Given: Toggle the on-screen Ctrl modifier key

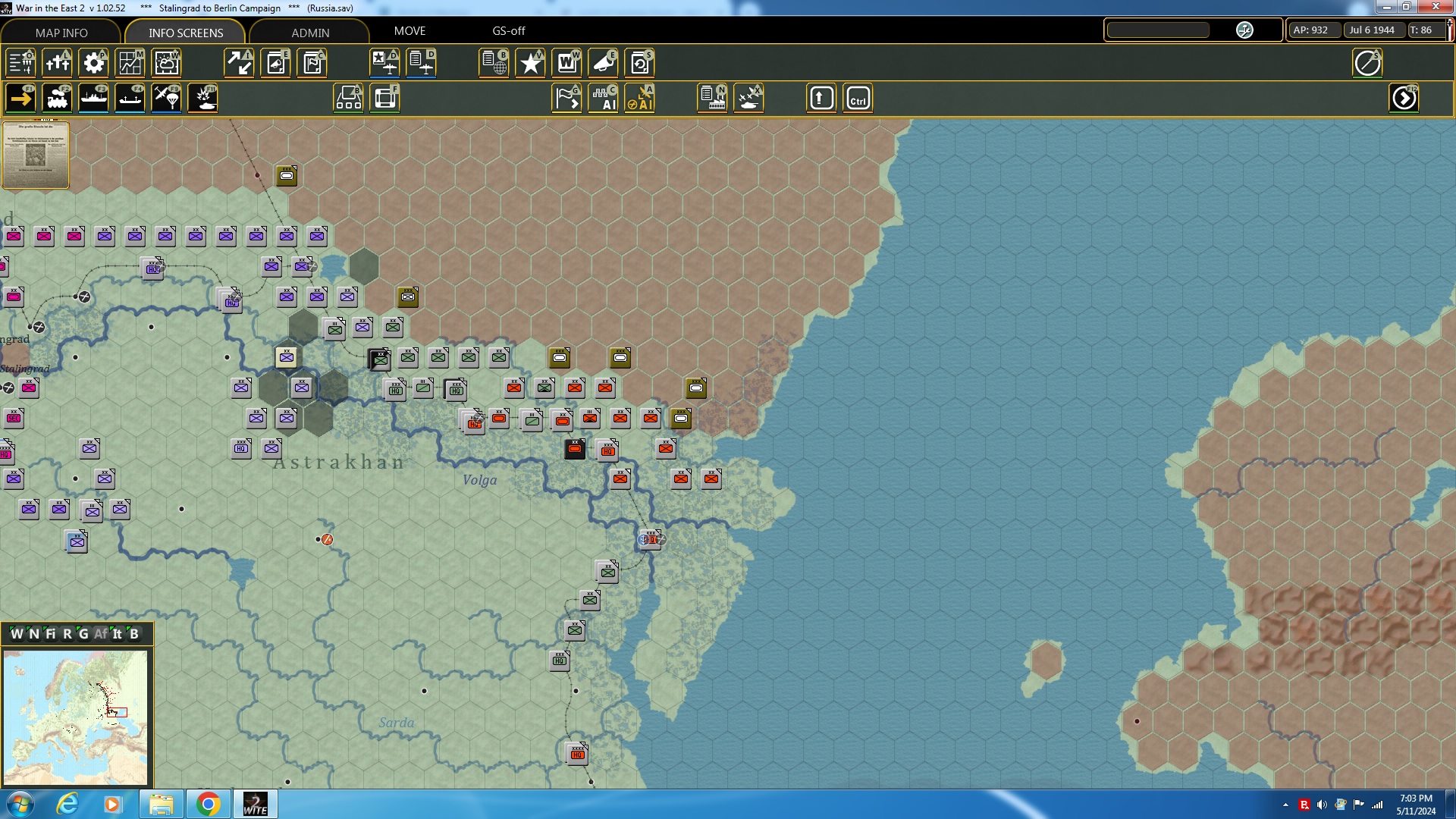Looking at the screenshot, I should coord(858,97).
